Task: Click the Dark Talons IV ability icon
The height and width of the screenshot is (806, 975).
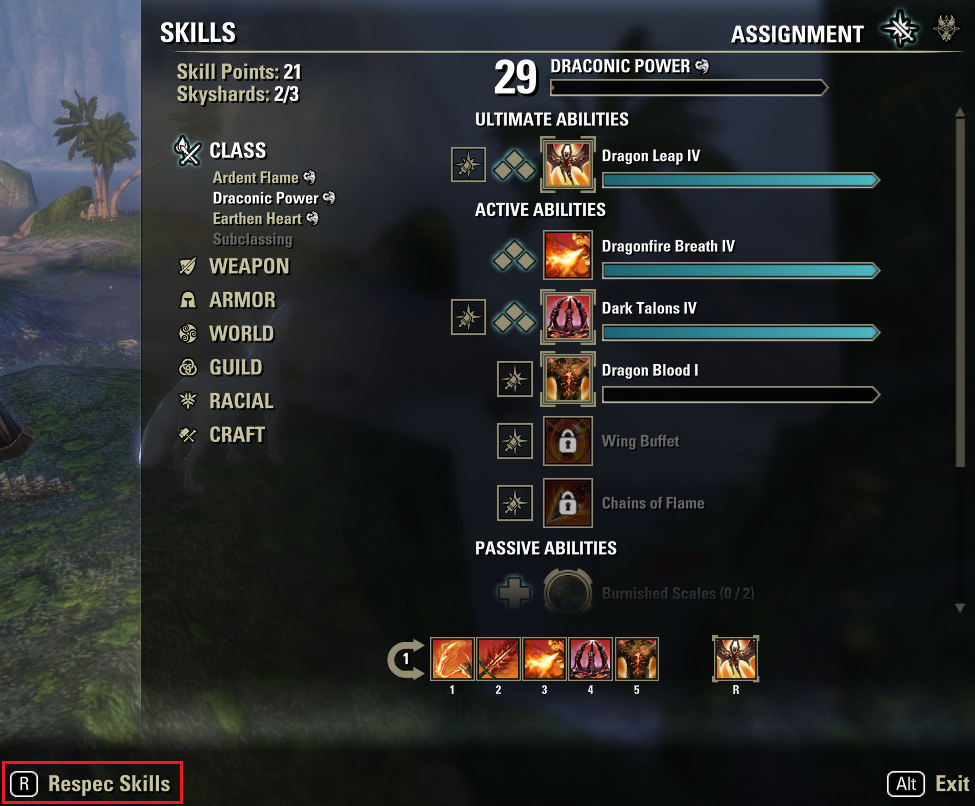Action: (567, 317)
